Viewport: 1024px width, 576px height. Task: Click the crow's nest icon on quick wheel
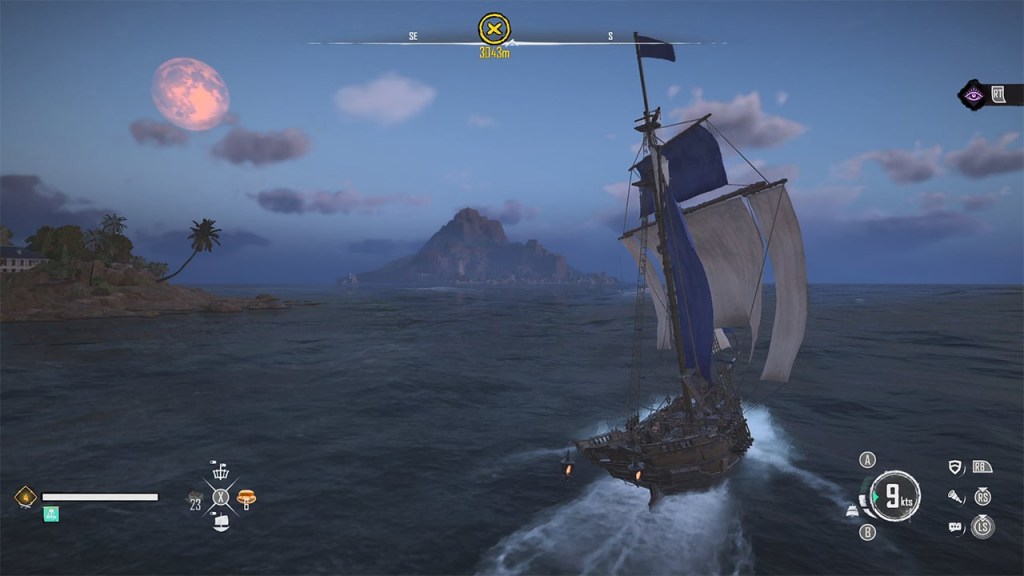pos(221,471)
